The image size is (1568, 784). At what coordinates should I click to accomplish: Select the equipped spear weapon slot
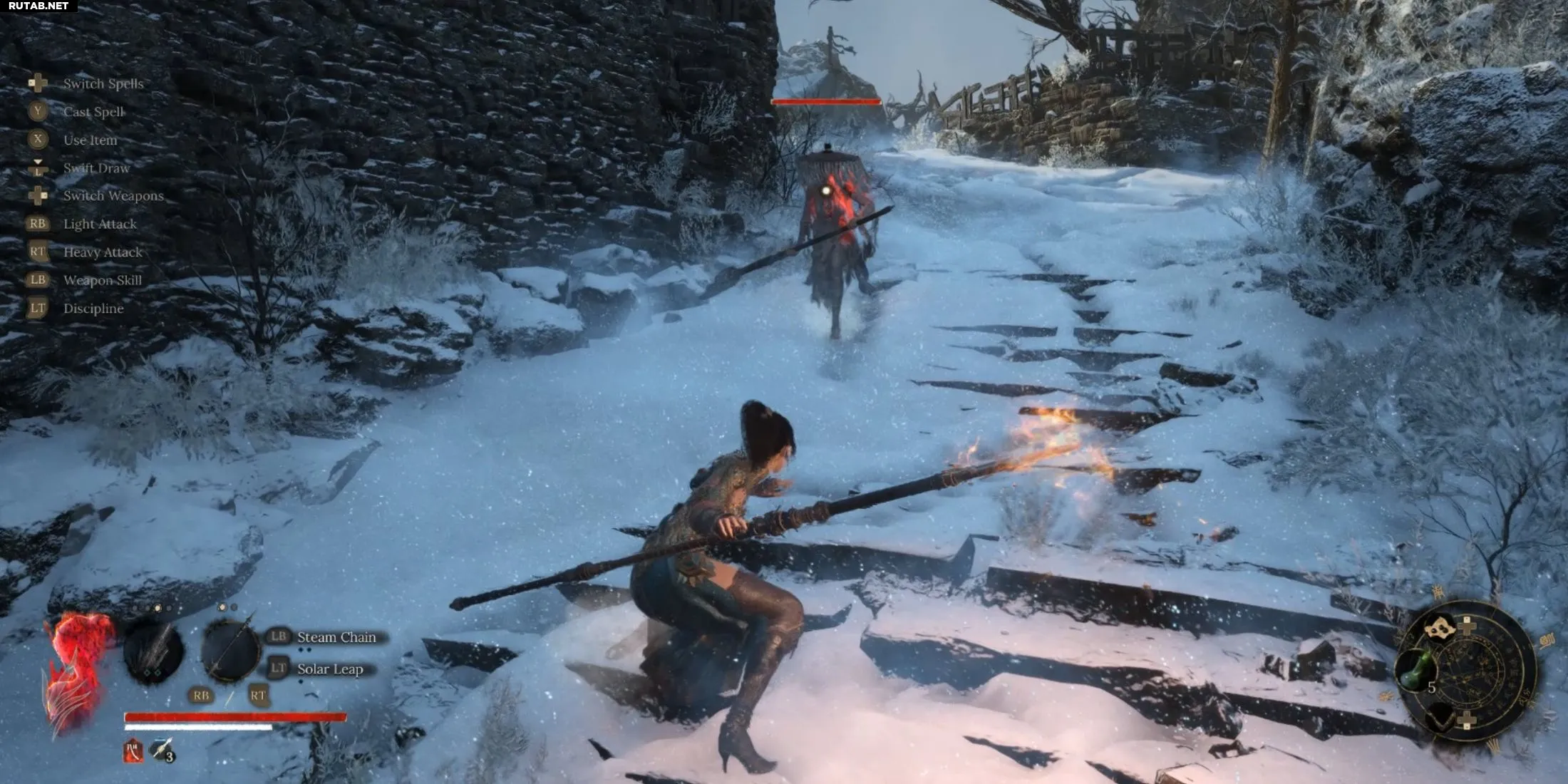230,650
